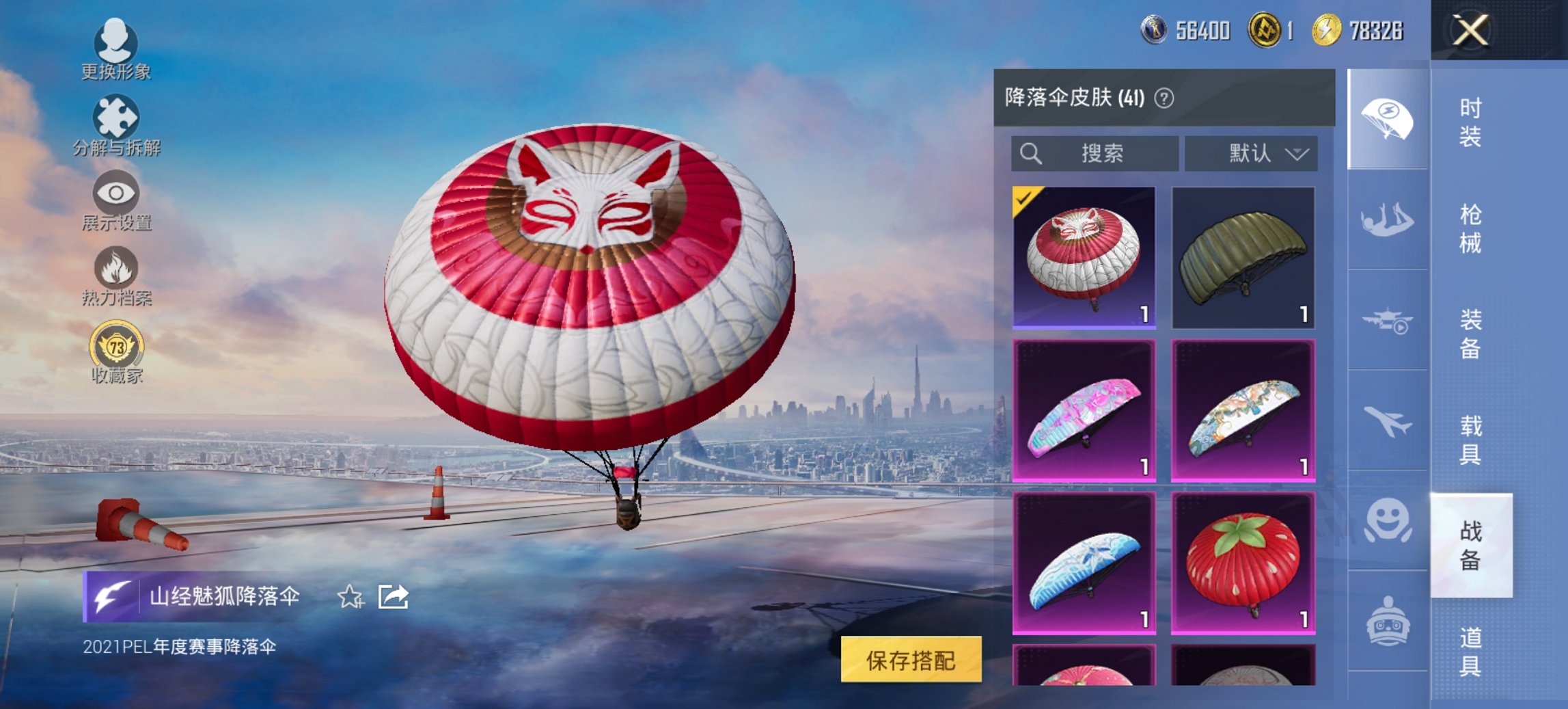1568x709 pixels.
Task: Open the 更换形象 avatar change panel
Action: [116, 48]
